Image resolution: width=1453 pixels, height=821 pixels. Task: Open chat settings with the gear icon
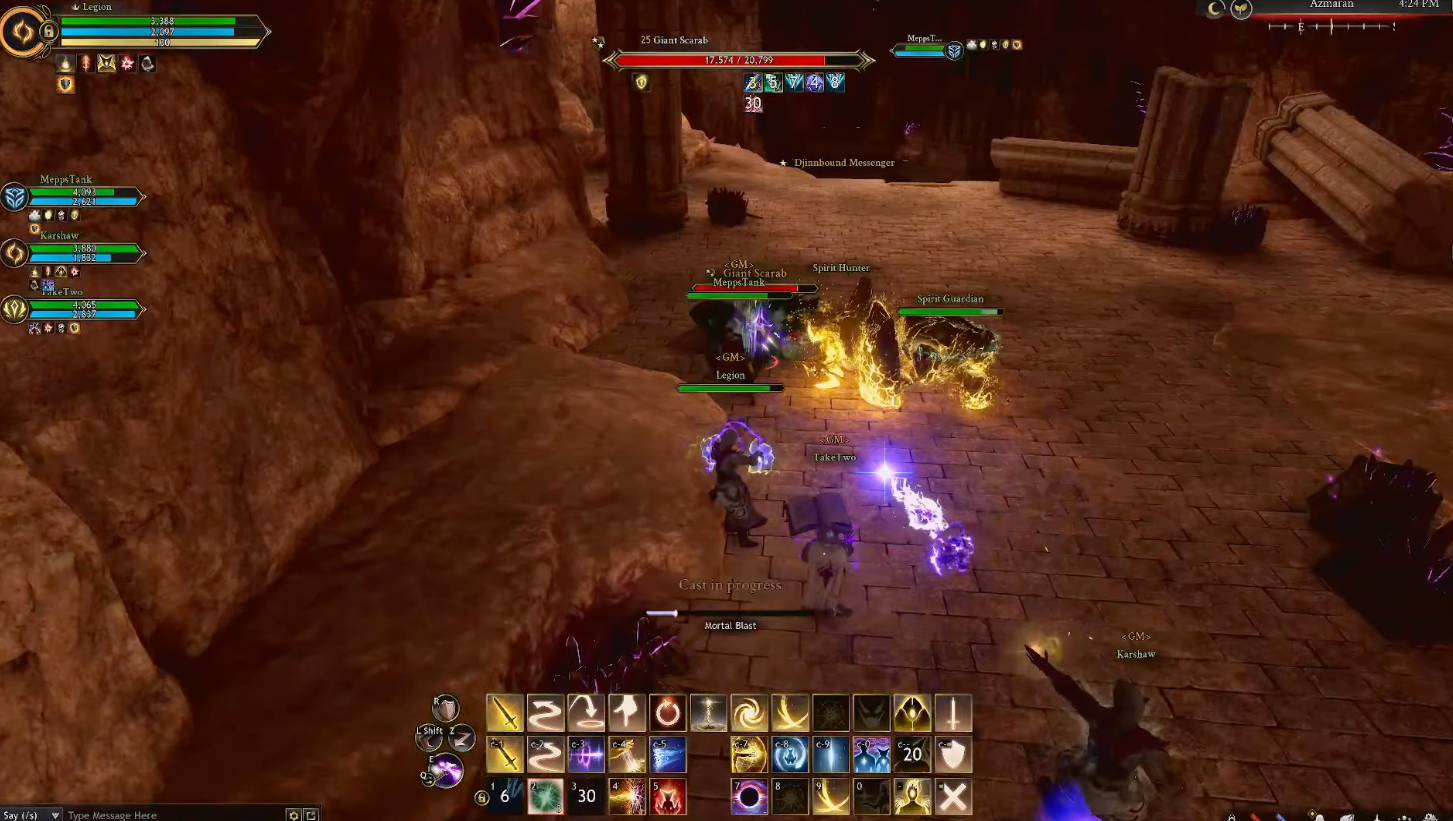[293, 815]
